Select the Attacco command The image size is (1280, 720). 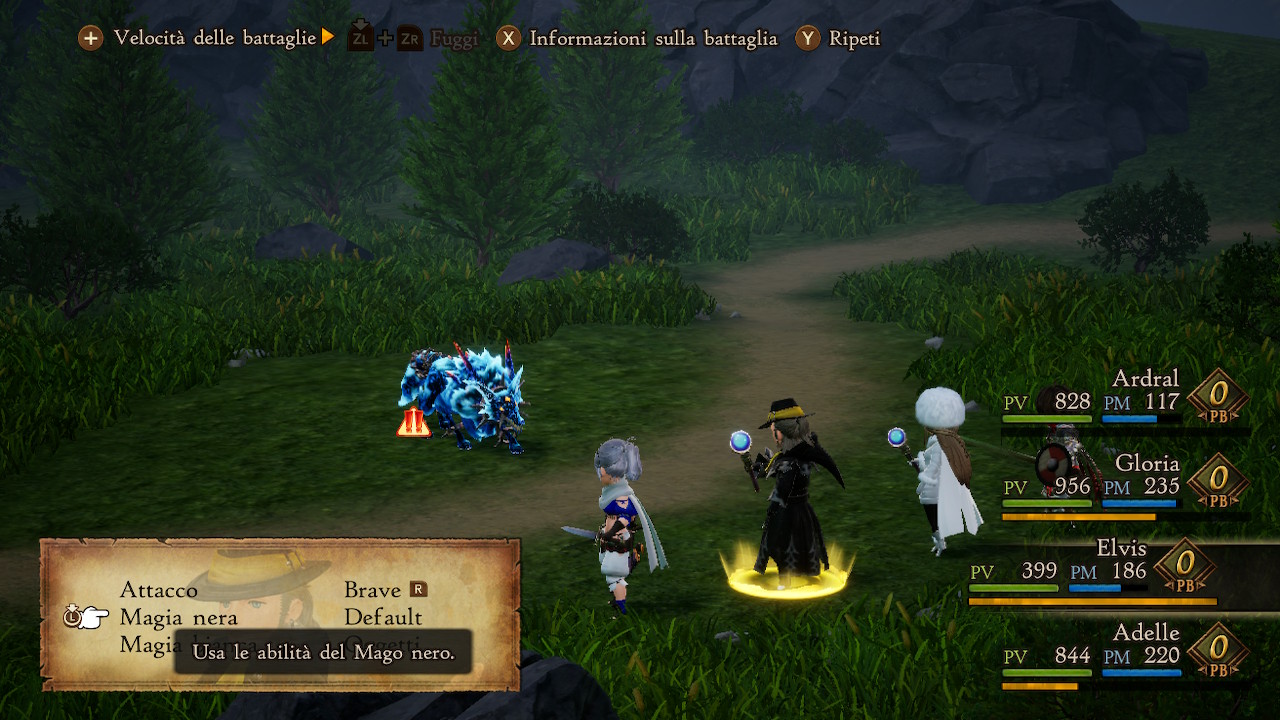pos(159,590)
